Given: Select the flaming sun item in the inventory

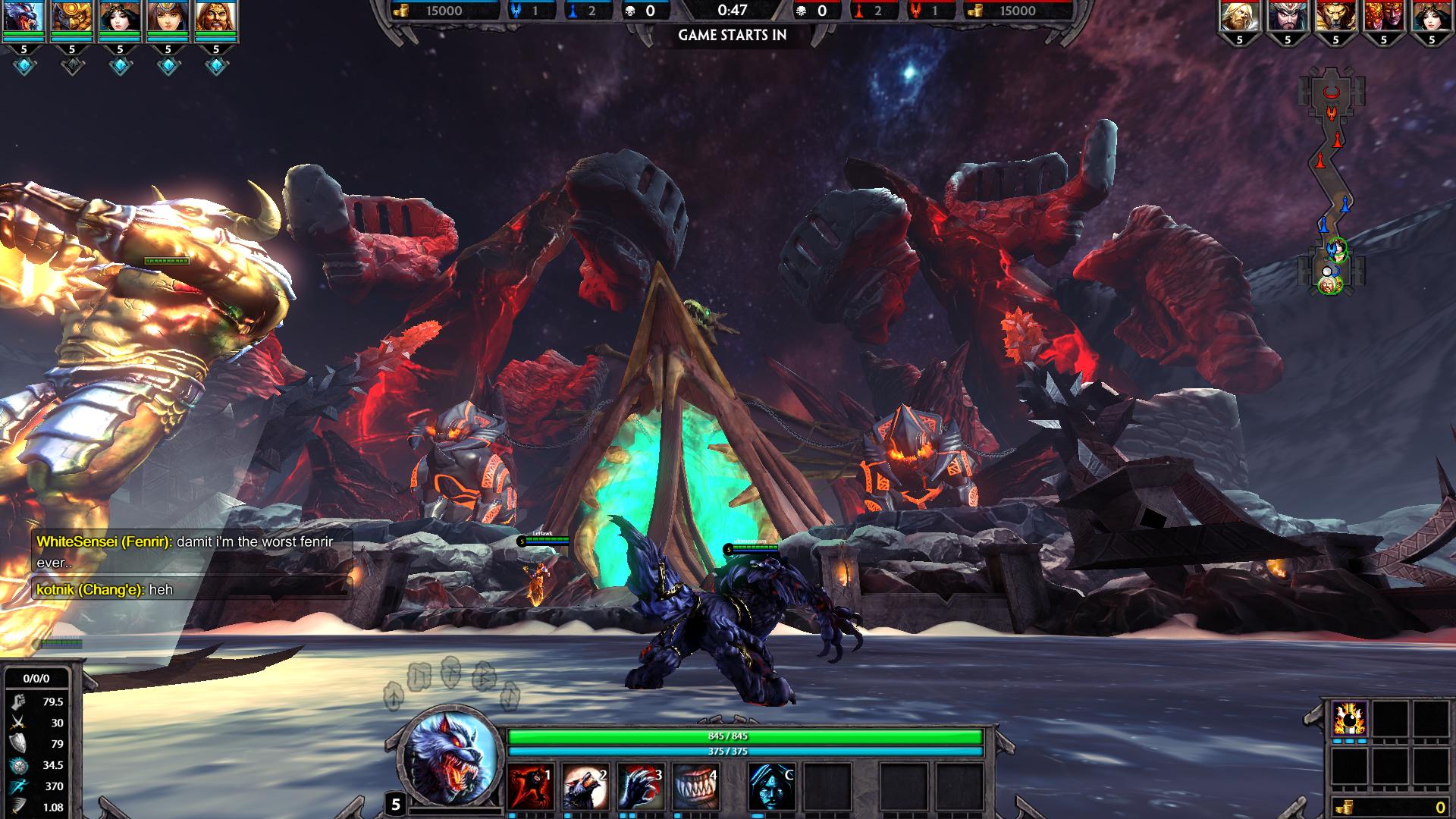Looking at the screenshot, I should (x=1350, y=719).
